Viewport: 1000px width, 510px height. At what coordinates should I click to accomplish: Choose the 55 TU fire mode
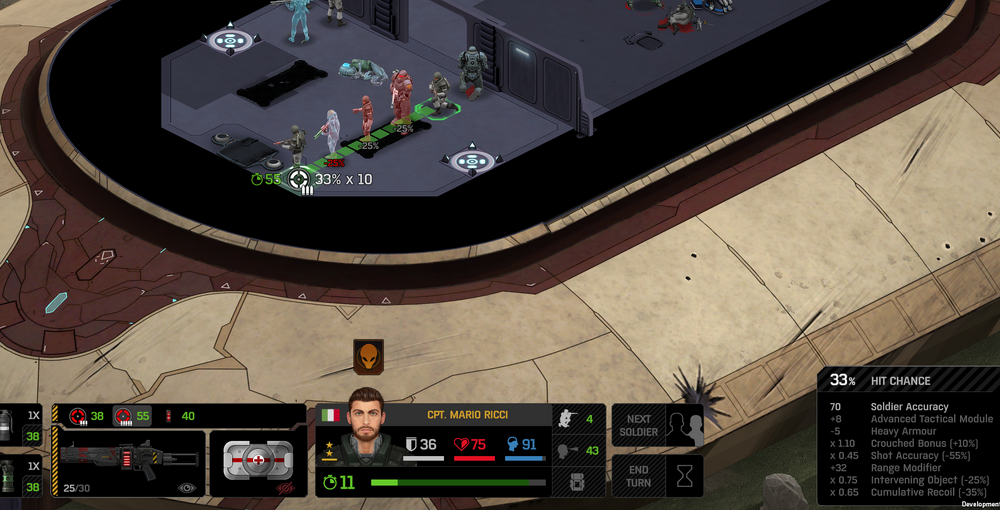click(132, 416)
